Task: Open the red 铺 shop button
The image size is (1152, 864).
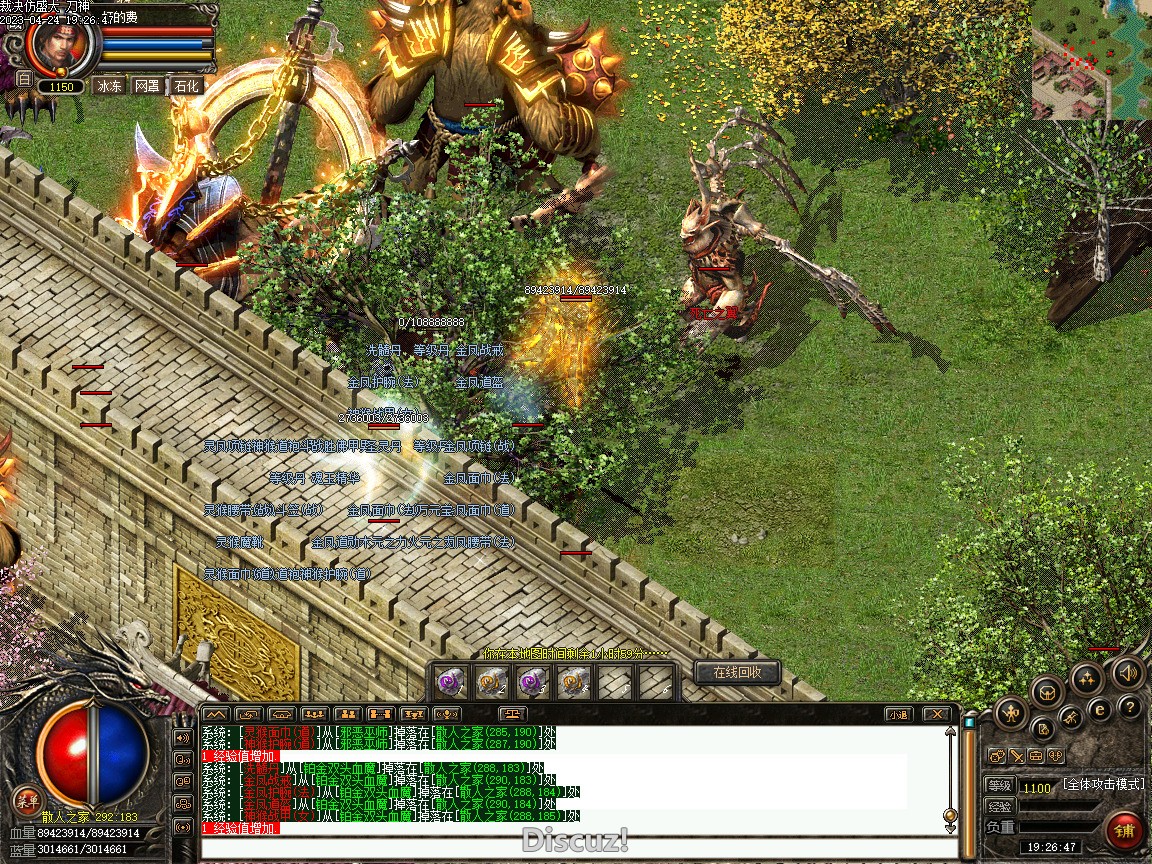Action: point(1125,829)
